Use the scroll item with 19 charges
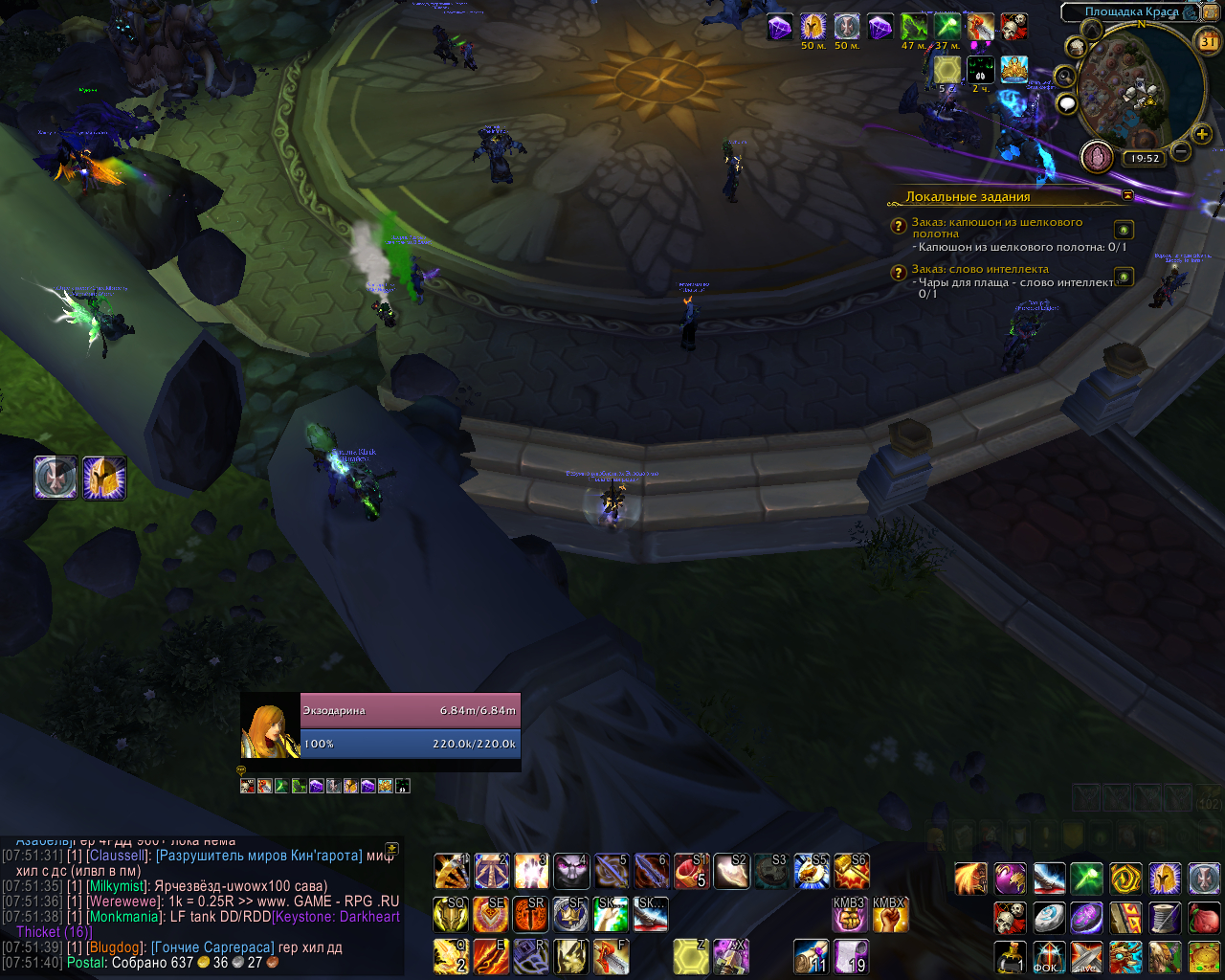1225x980 pixels. pos(850,956)
